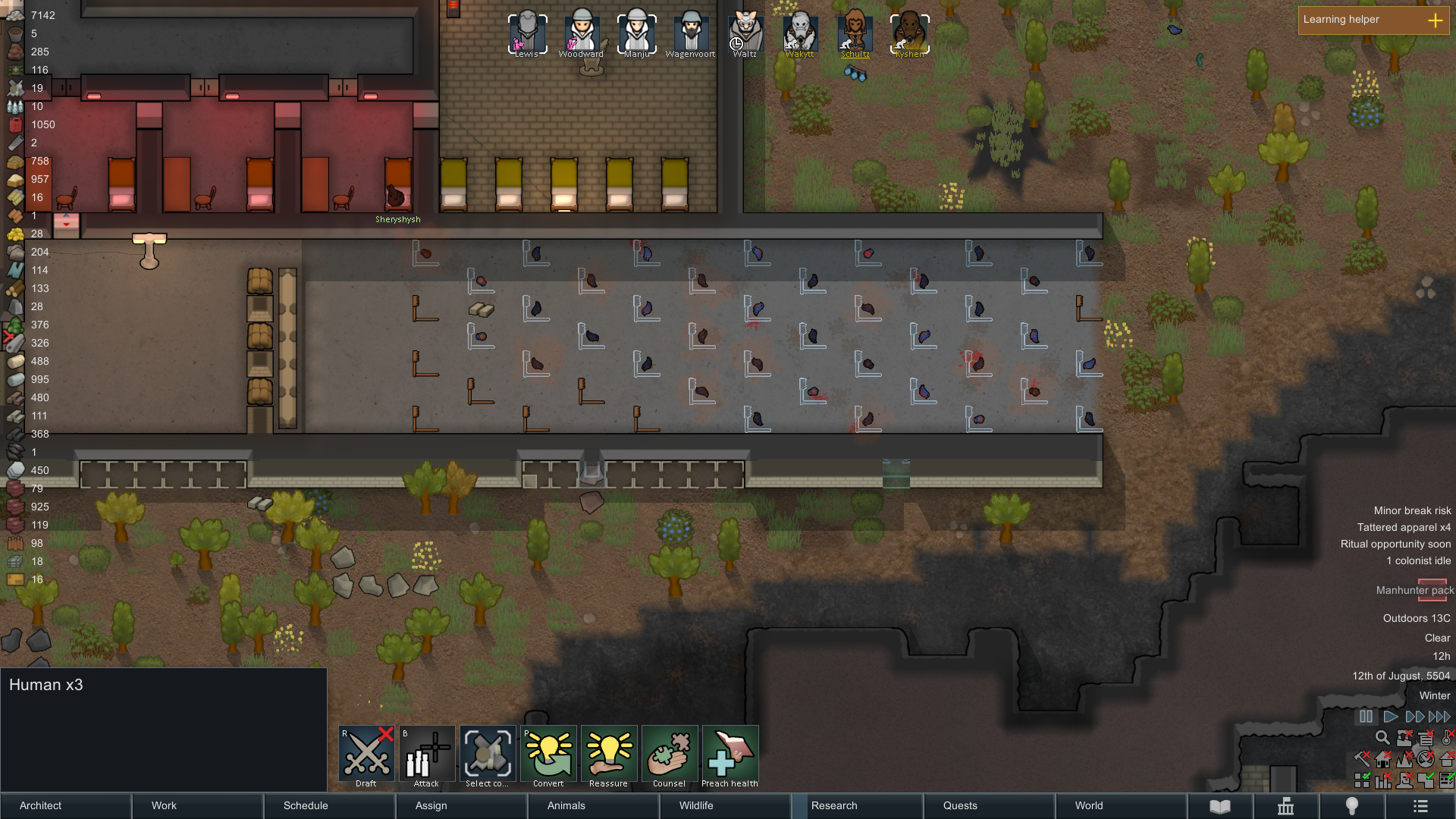Screen dimensions: 1456x819
Task: Open the Manhunter pack alert
Action: (x=1414, y=590)
